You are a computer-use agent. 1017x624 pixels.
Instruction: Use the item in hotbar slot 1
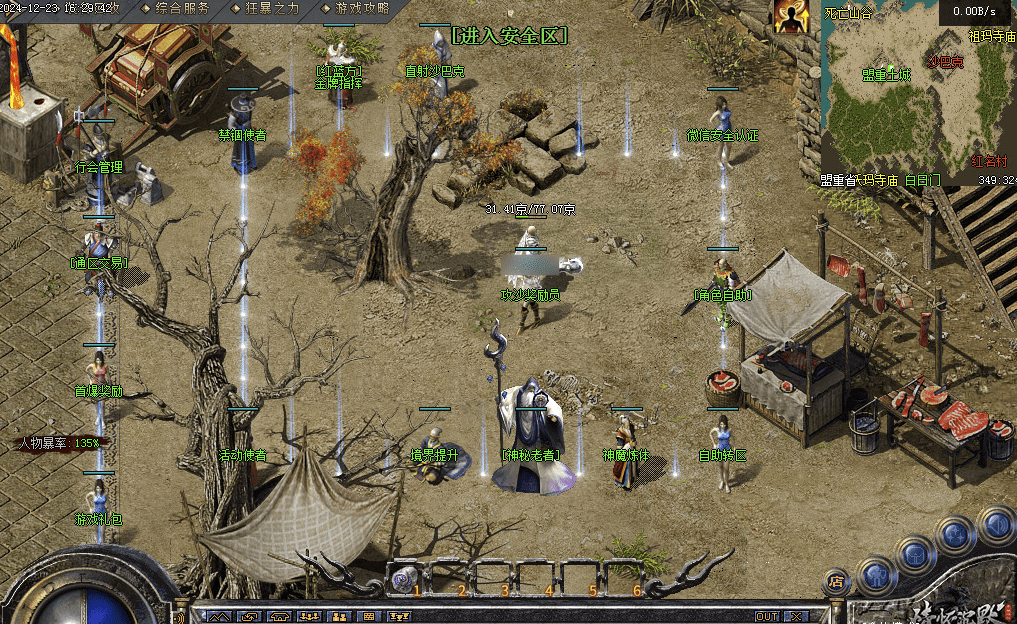tap(406, 577)
